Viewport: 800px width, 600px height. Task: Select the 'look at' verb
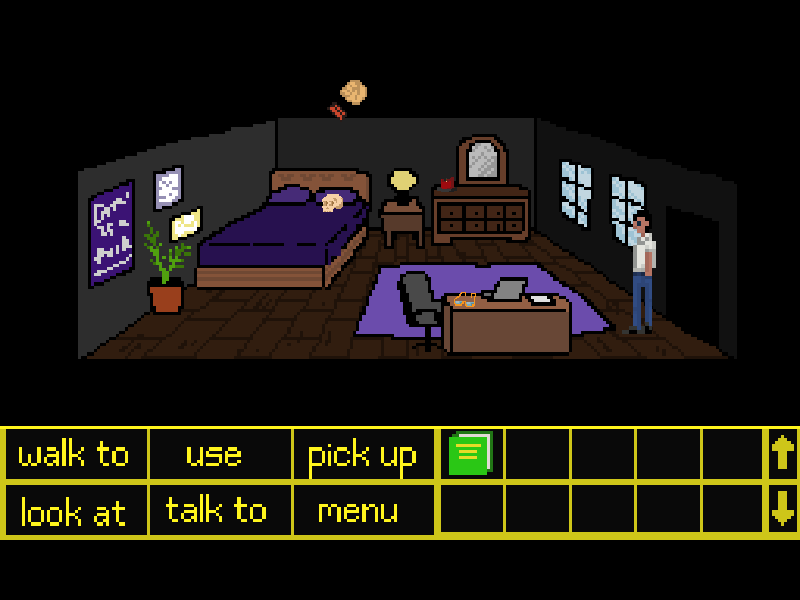coord(74,512)
